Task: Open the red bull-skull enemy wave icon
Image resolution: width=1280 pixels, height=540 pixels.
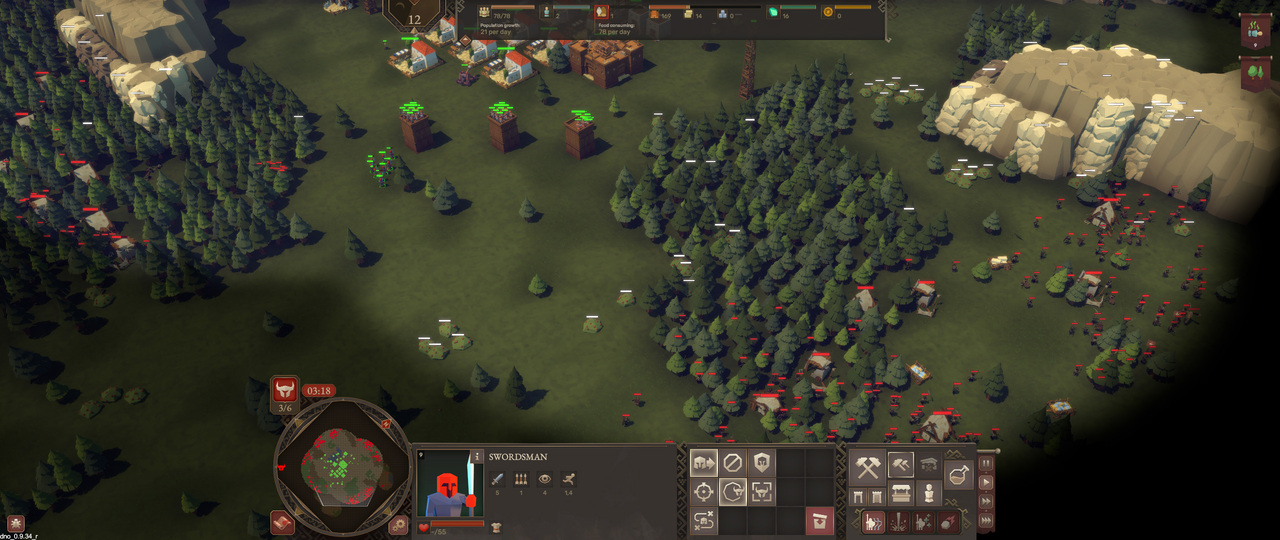Action: (285, 389)
